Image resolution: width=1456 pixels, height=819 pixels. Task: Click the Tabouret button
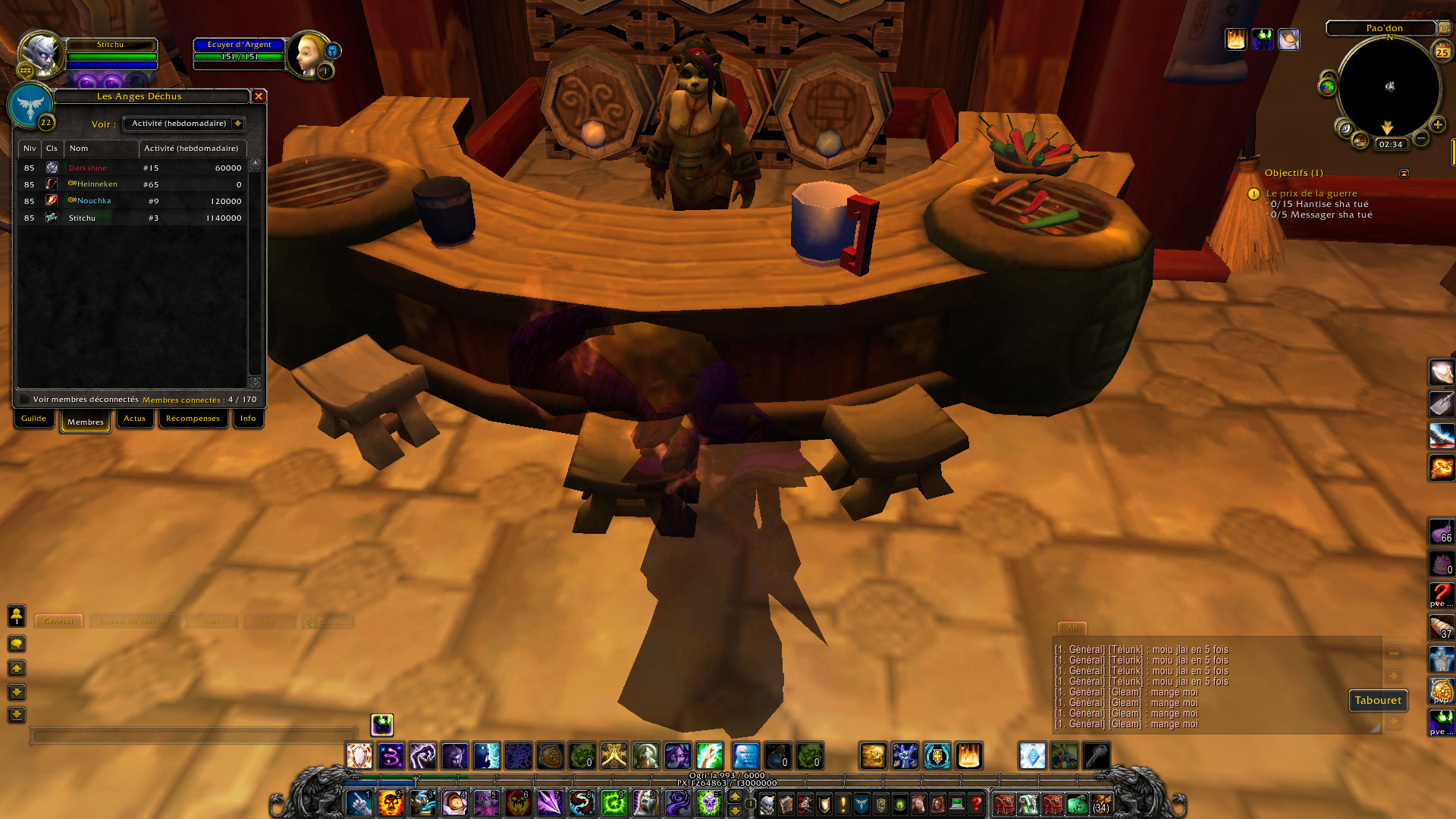click(1378, 701)
